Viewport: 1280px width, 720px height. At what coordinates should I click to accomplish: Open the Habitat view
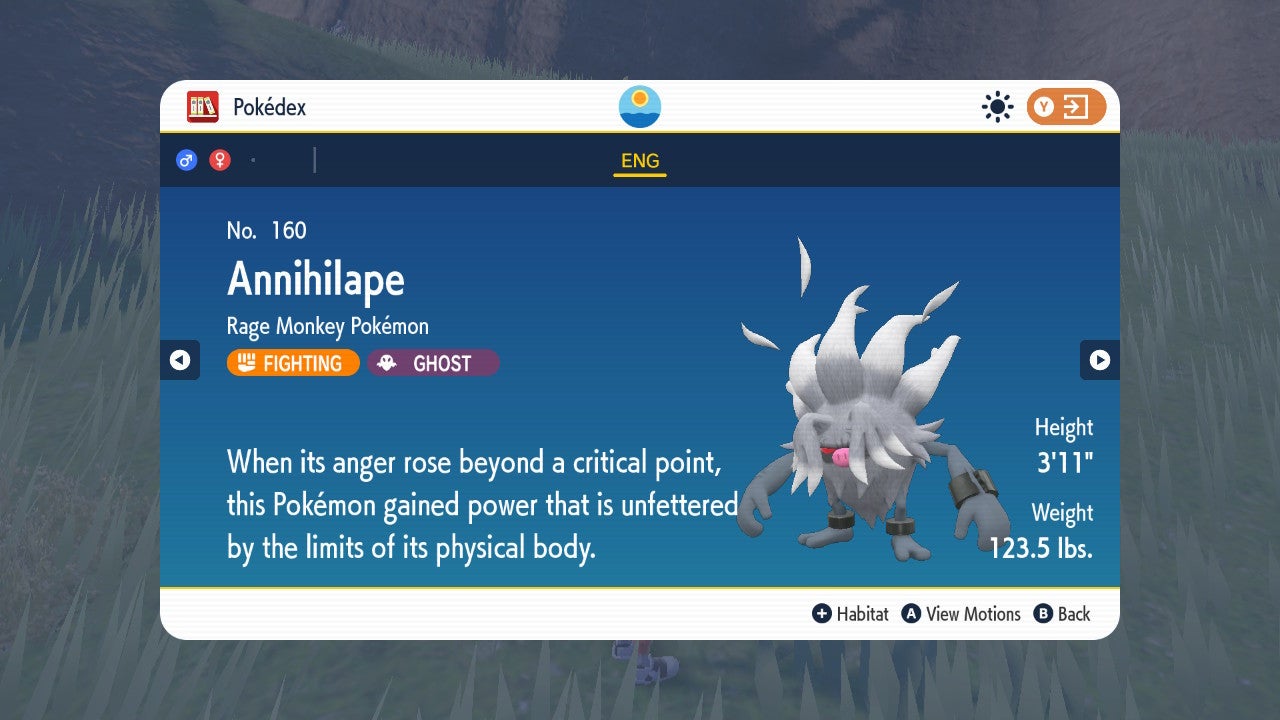(851, 614)
